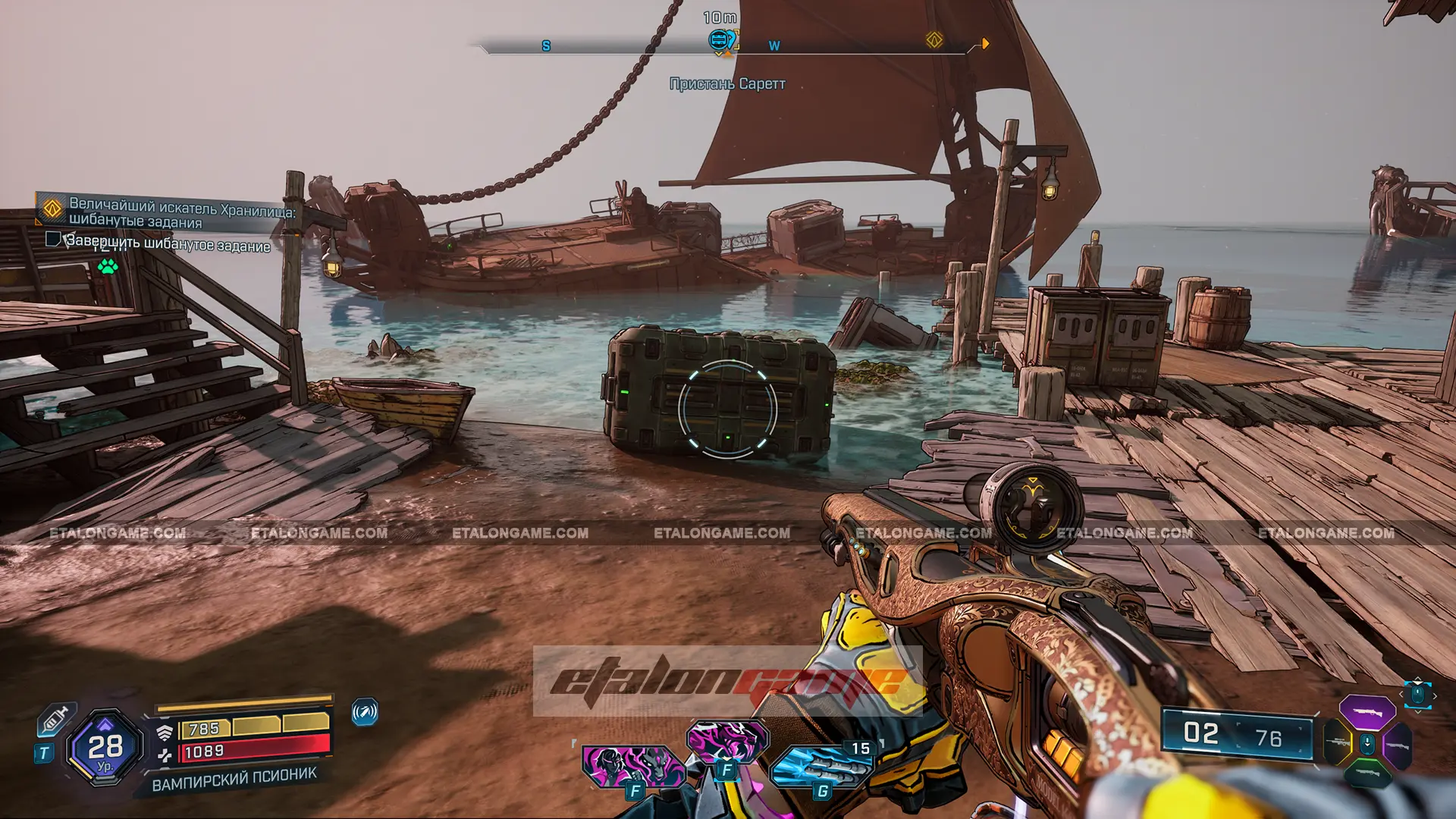Tick the complete-task objective checkbox

click(53, 240)
